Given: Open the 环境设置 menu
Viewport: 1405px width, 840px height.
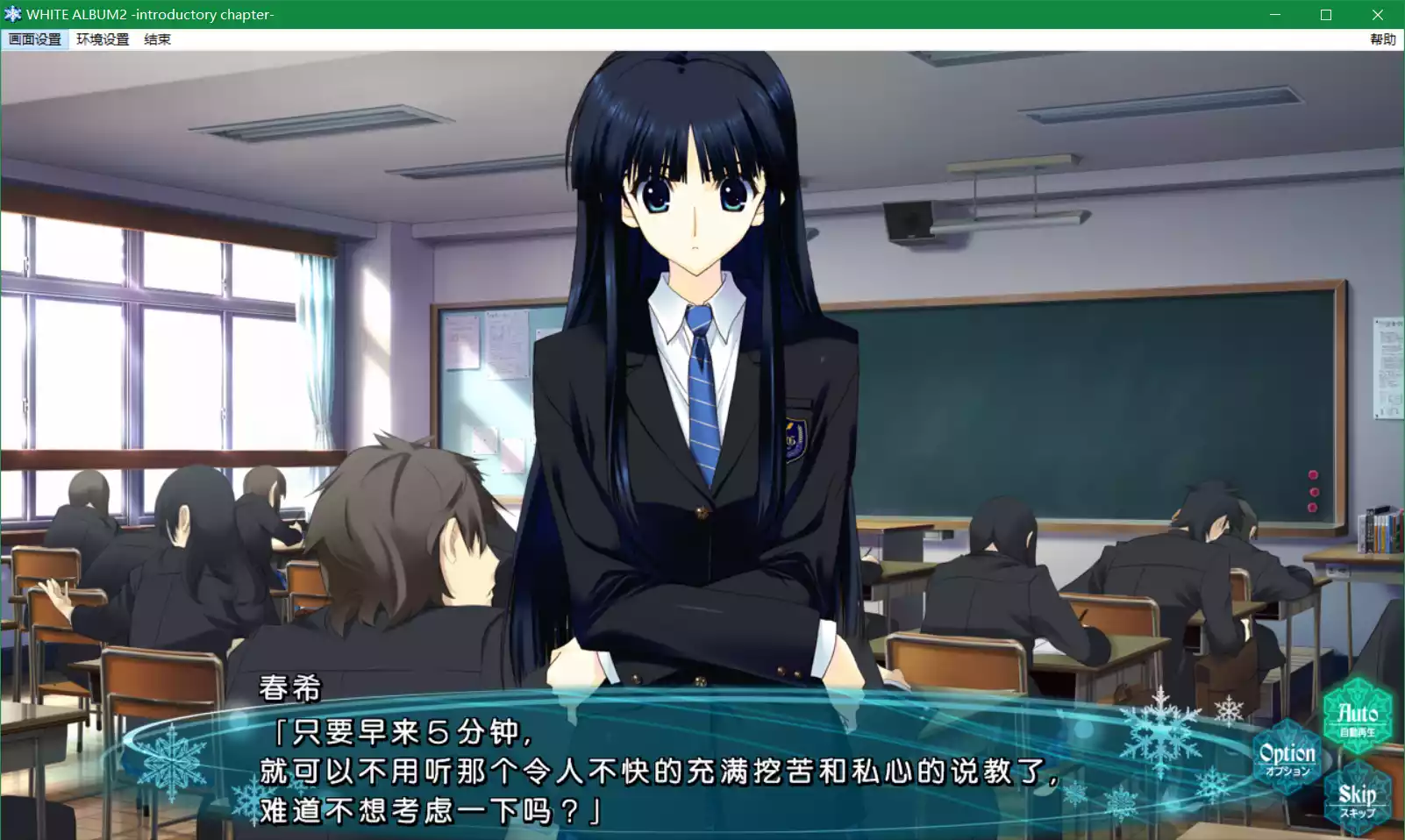Looking at the screenshot, I should [x=102, y=39].
